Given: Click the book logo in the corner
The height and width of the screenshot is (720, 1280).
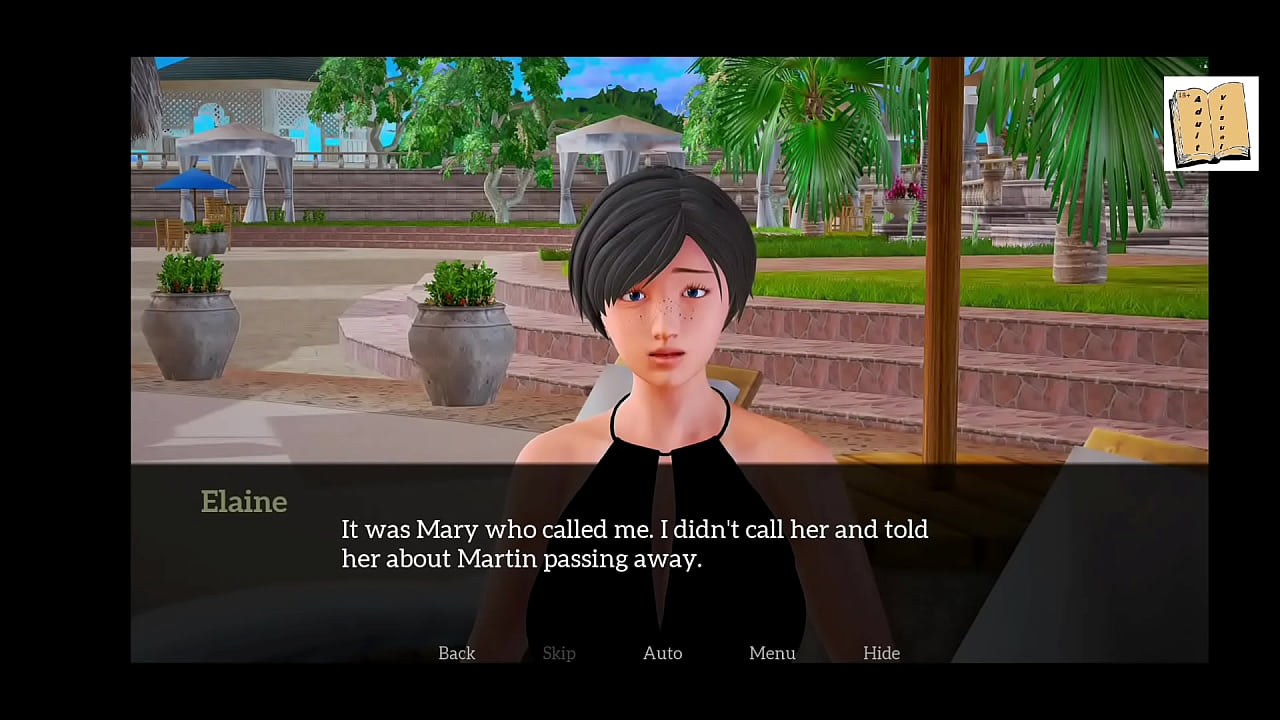Looking at the screenshot, I should (1210, 124).
